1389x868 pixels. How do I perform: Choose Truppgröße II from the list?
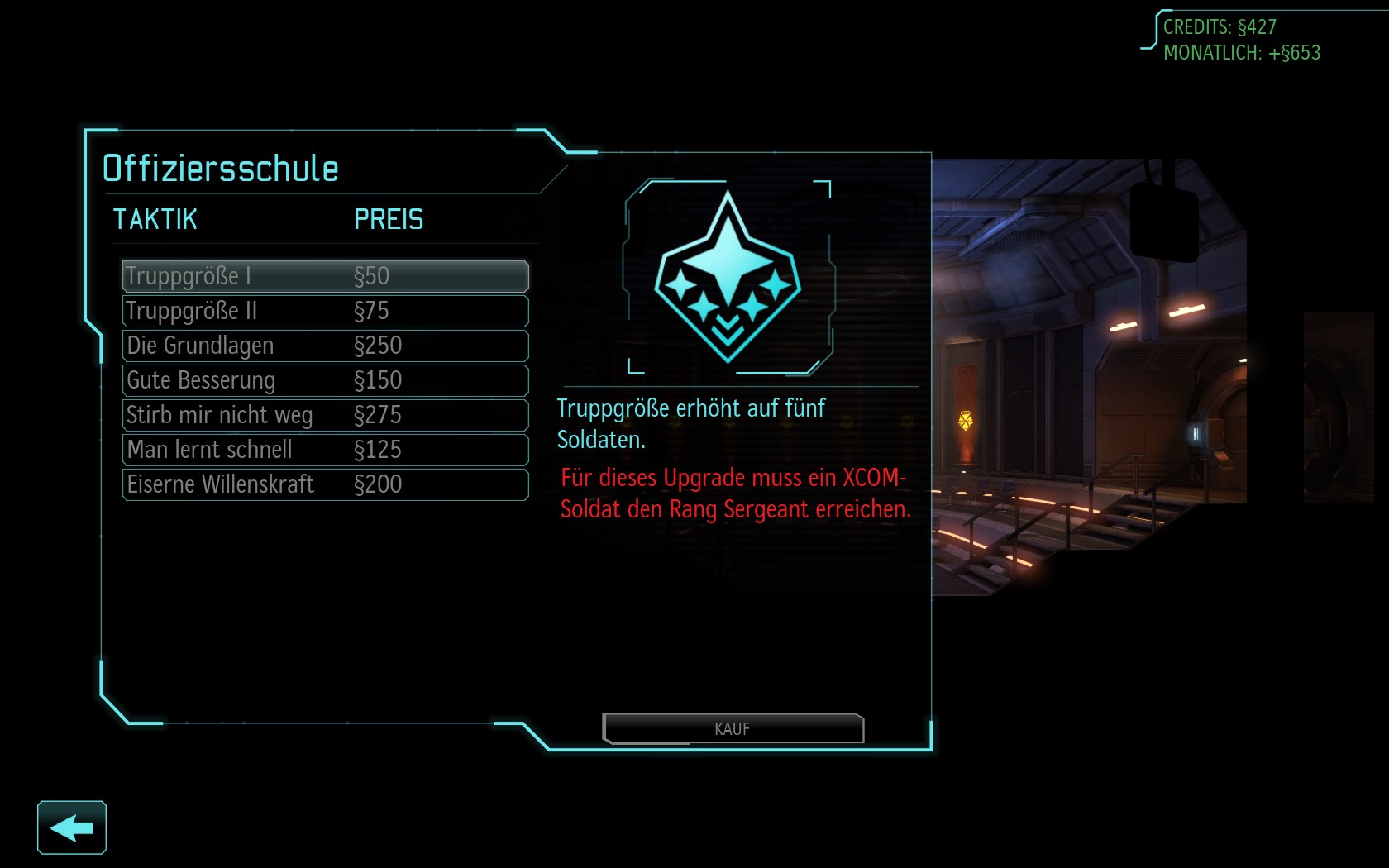(x=325, y=311)
